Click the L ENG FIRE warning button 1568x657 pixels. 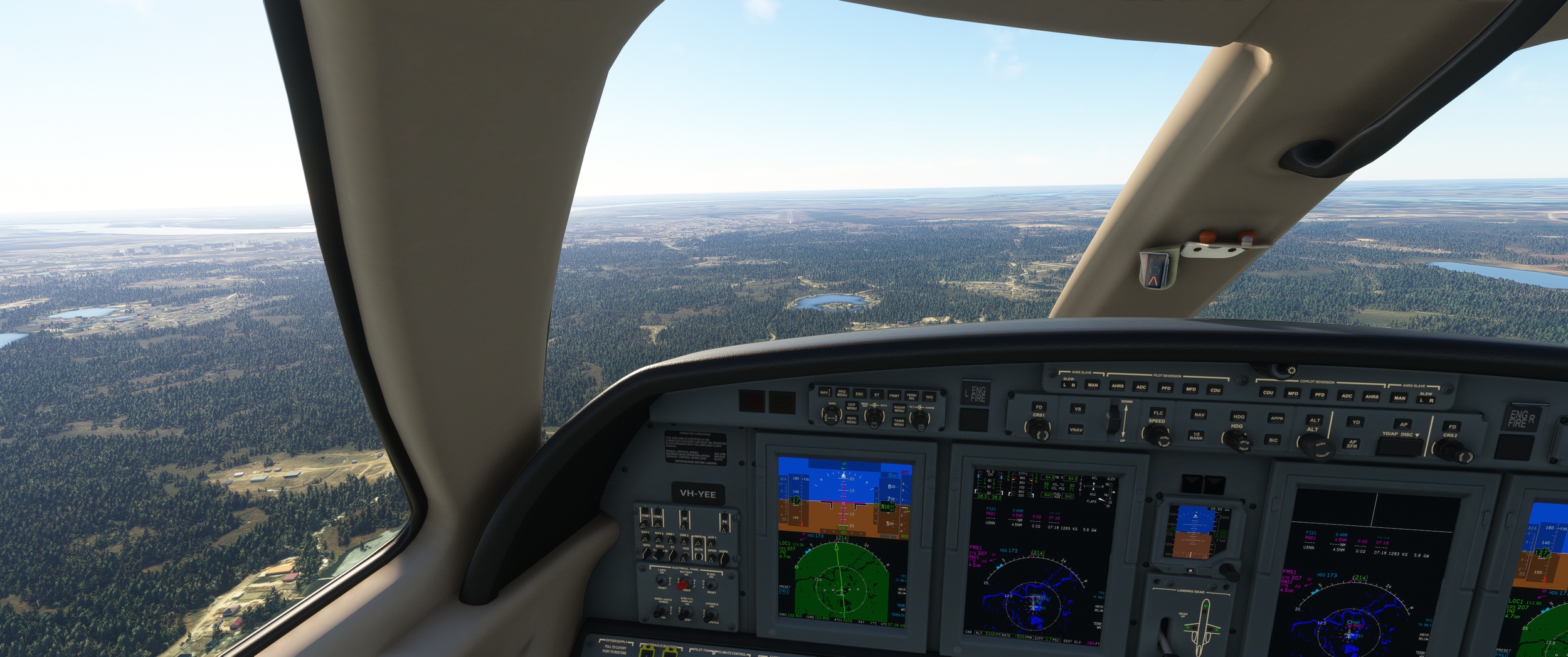(x=977, y=394)
